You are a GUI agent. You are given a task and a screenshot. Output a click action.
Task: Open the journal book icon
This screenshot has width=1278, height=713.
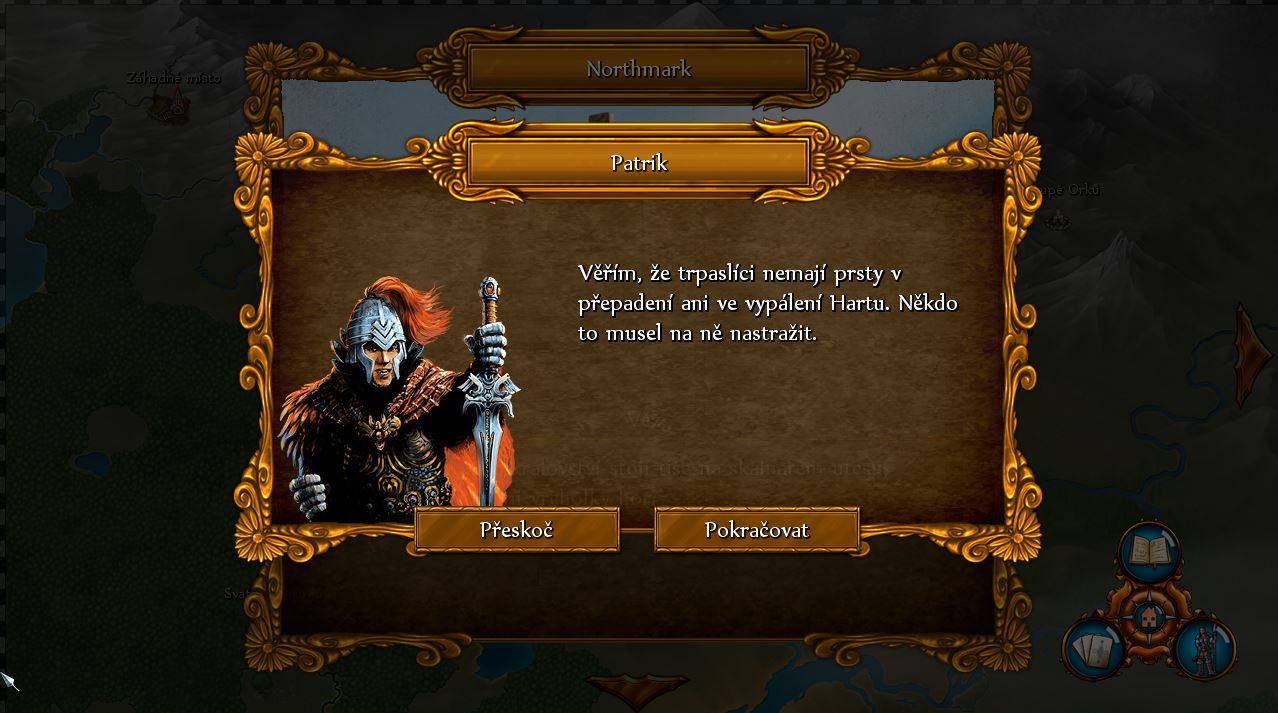pos(1149,552)
